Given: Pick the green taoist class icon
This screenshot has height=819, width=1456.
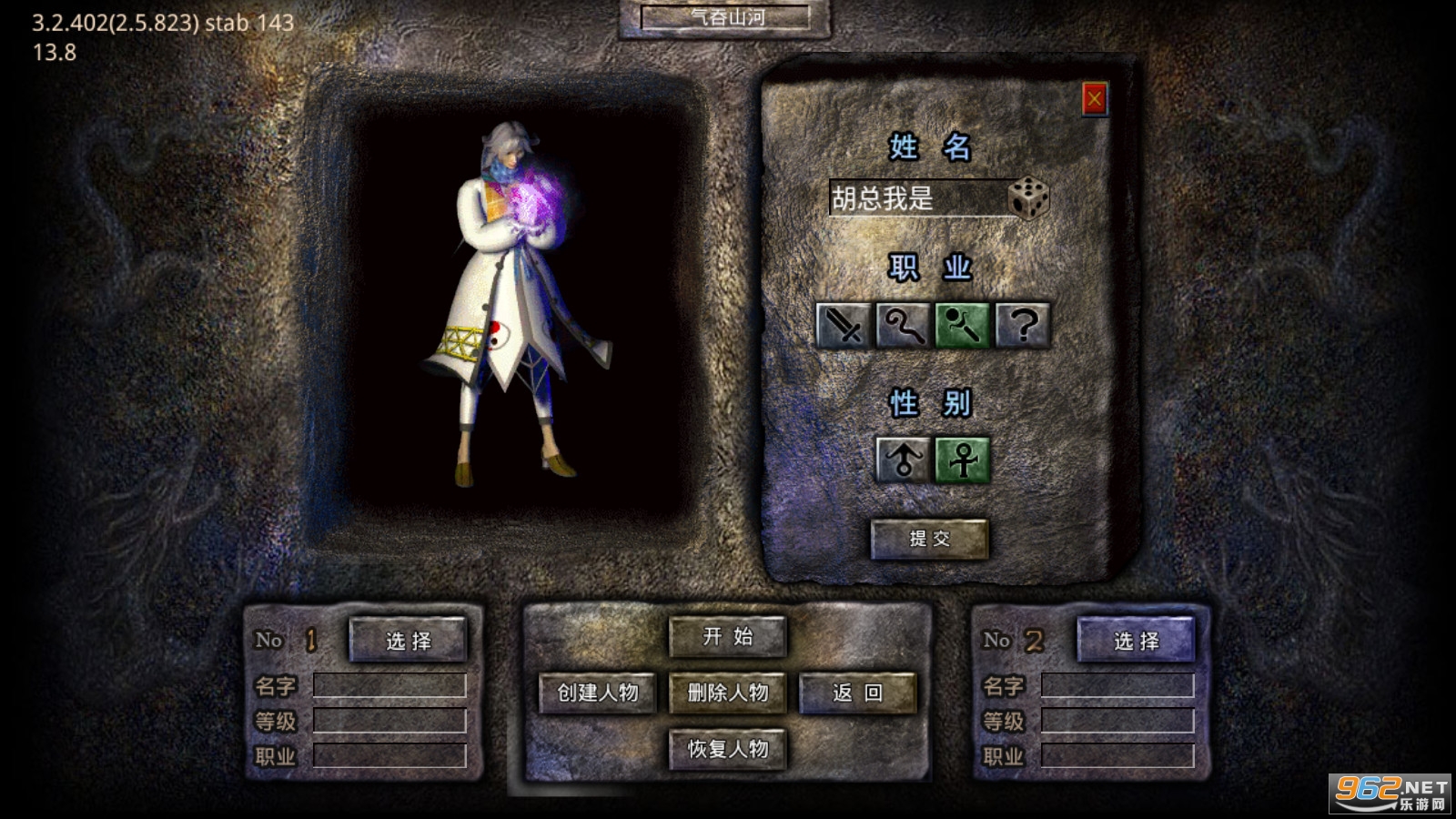Looking at the screenshot, I should 962,326.
